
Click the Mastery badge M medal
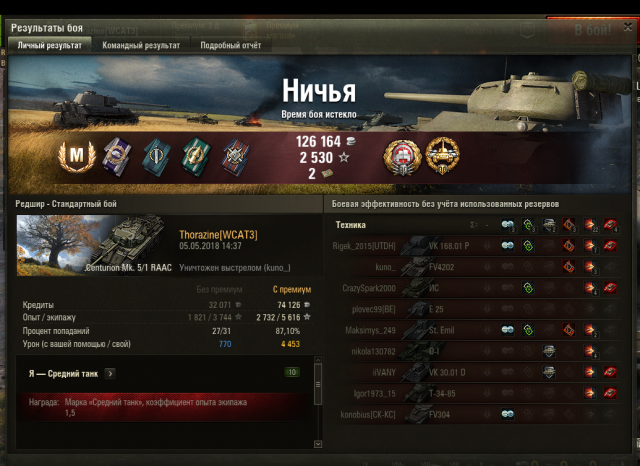[x=75, y=154]
